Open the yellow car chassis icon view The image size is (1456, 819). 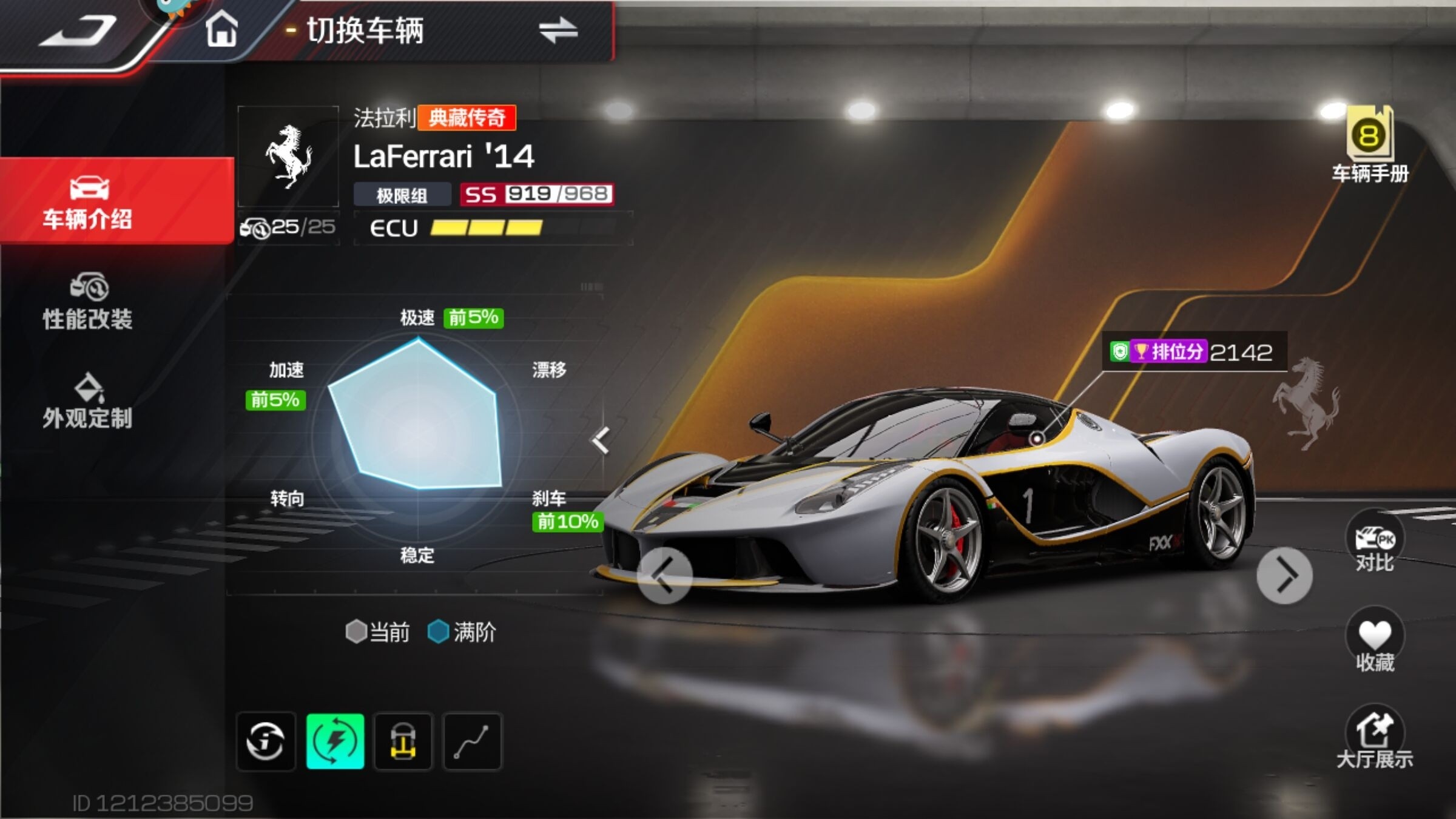coord(403,741)
